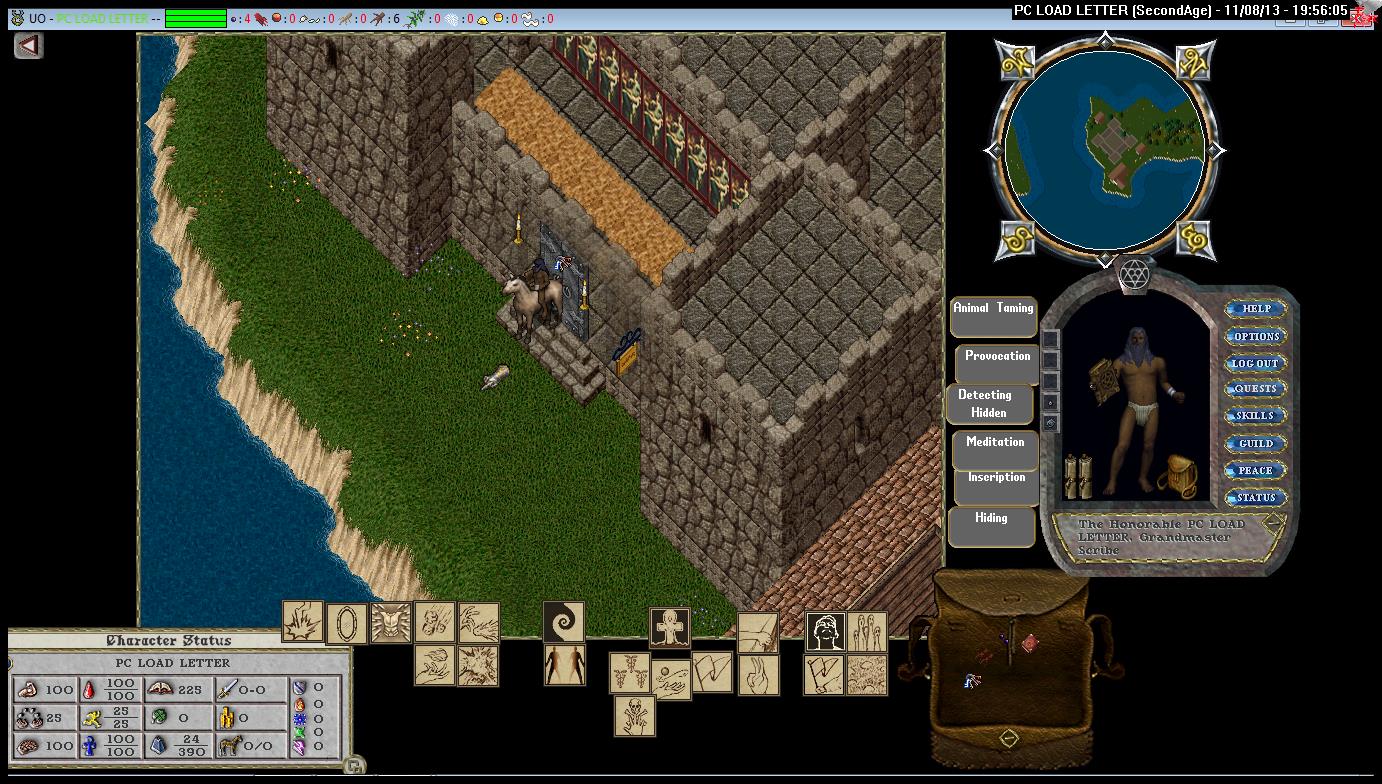Click the red back arrow button

28,45
